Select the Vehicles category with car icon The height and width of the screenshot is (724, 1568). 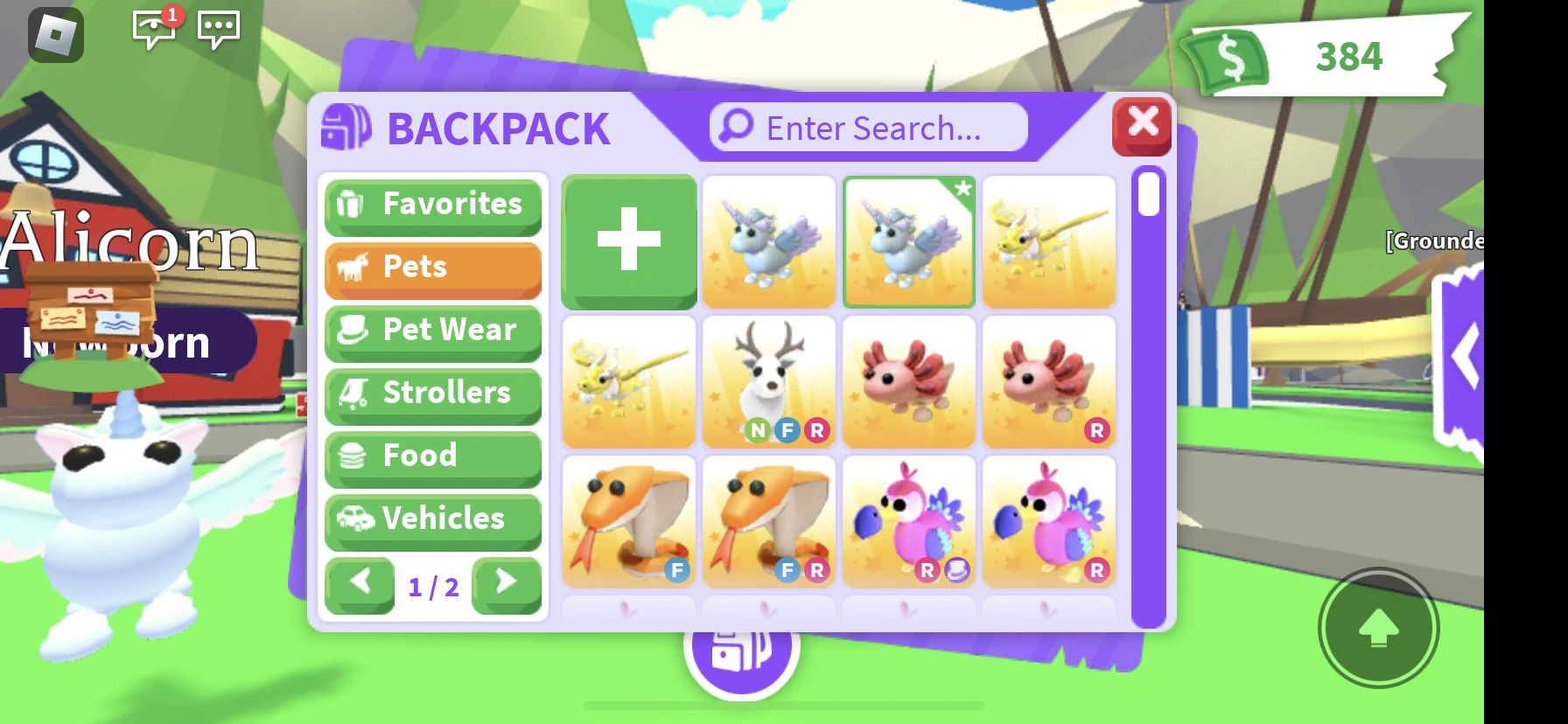coord(432,519)
